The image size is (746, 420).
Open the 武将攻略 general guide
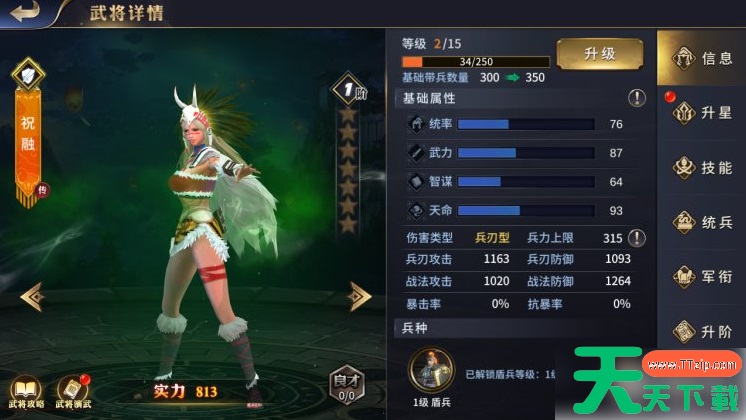point(24,392)
